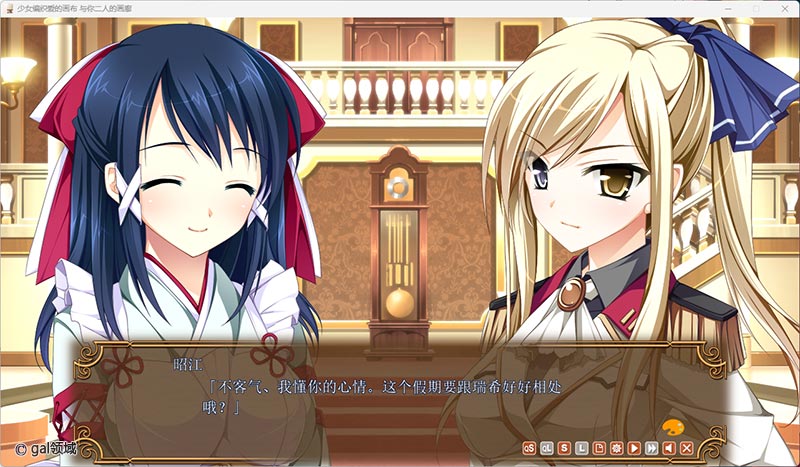Open settings with the gear icon
The width and height of the screenshot is (800, 467).
click(x=617, y=447)
